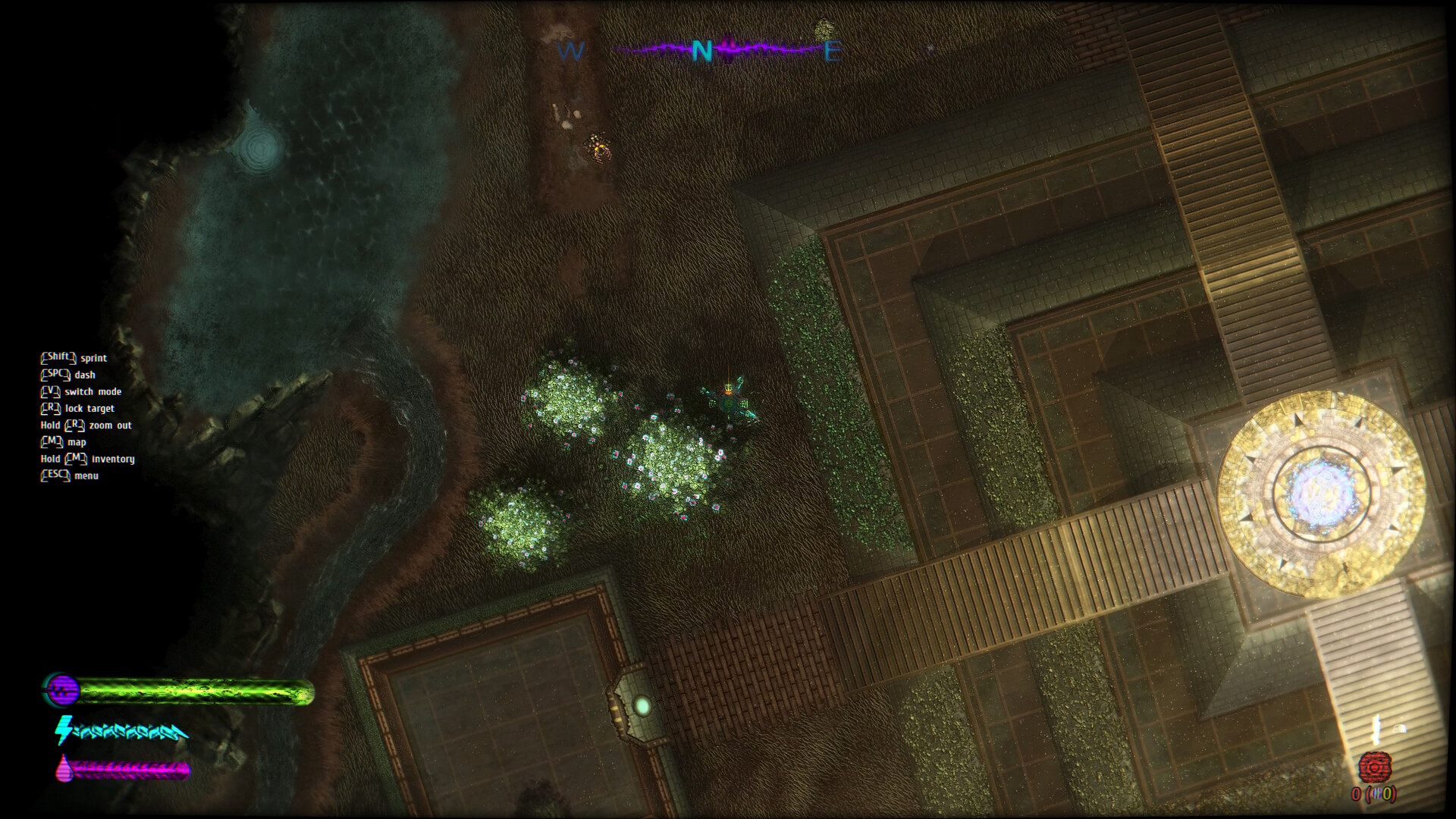Viewport: 1456px width, 819px height.
Task: Click the W marker on the compass
Action: tap(571, 52)
